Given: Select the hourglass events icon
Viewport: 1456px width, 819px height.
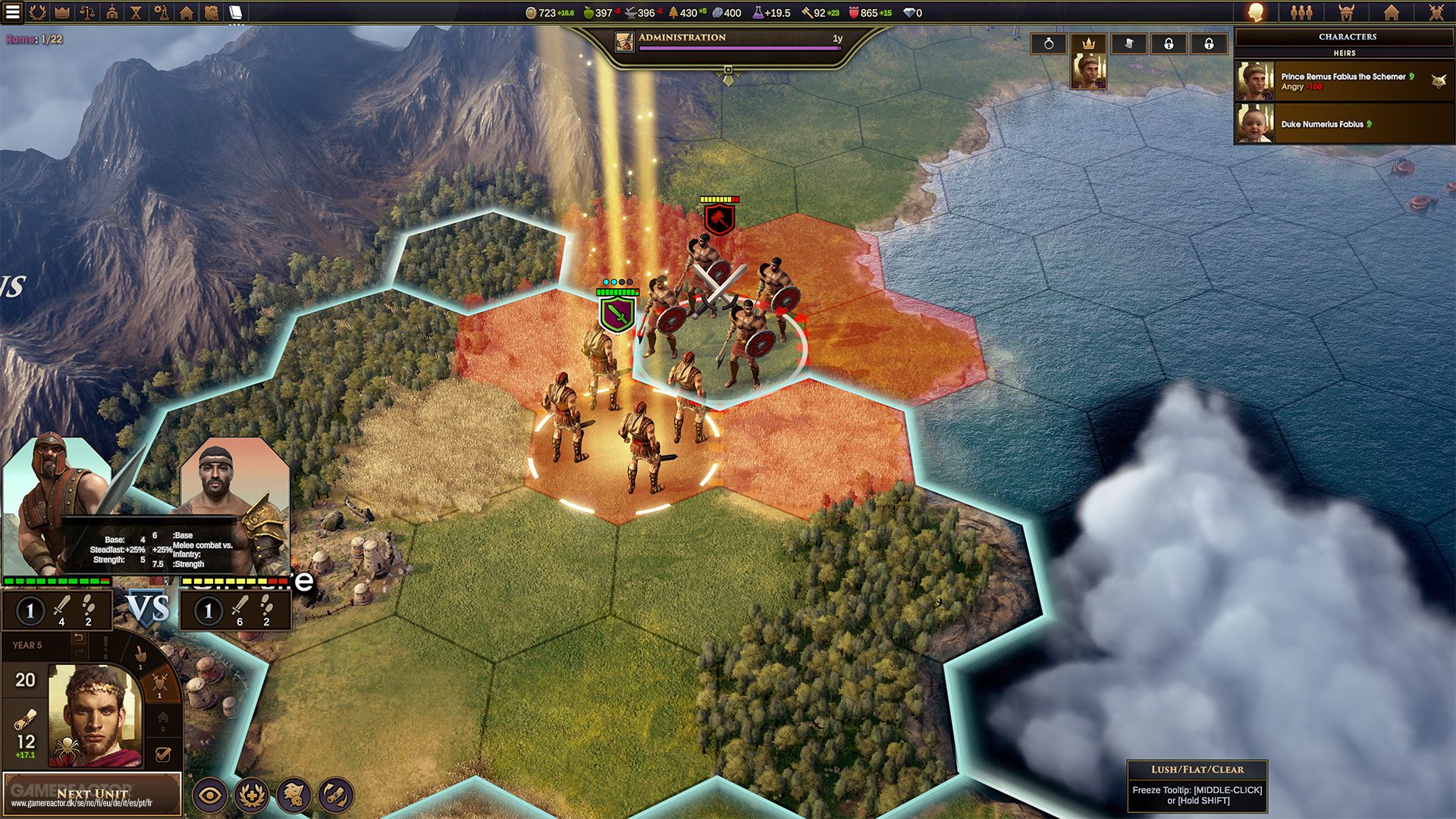Looking at the screenshot, I should (136, 13).
